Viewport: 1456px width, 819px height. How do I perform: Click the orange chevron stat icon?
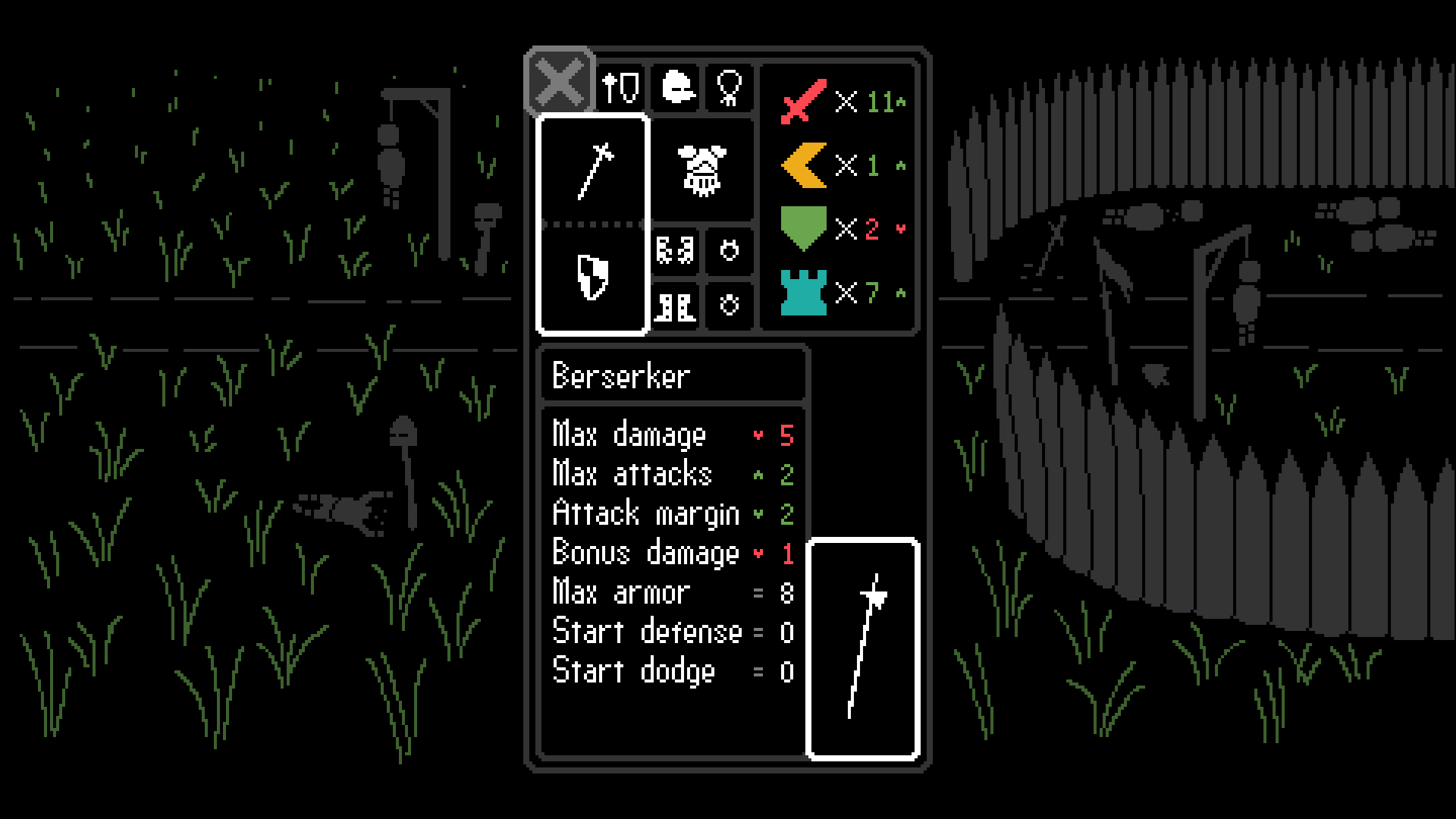tap(805, 165)
